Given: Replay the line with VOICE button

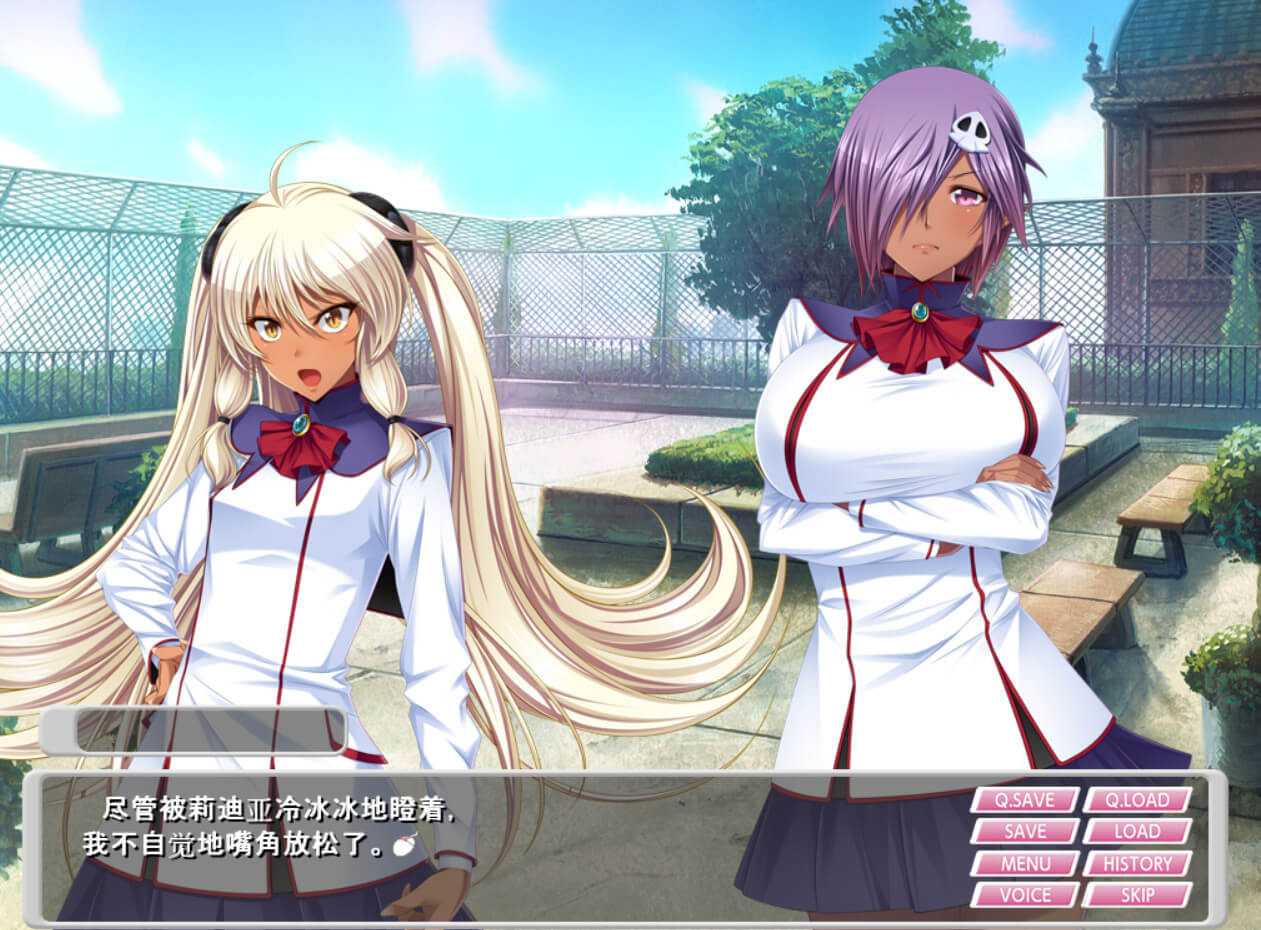Looking at the screenshot, I should click(x=1024, y=895).
